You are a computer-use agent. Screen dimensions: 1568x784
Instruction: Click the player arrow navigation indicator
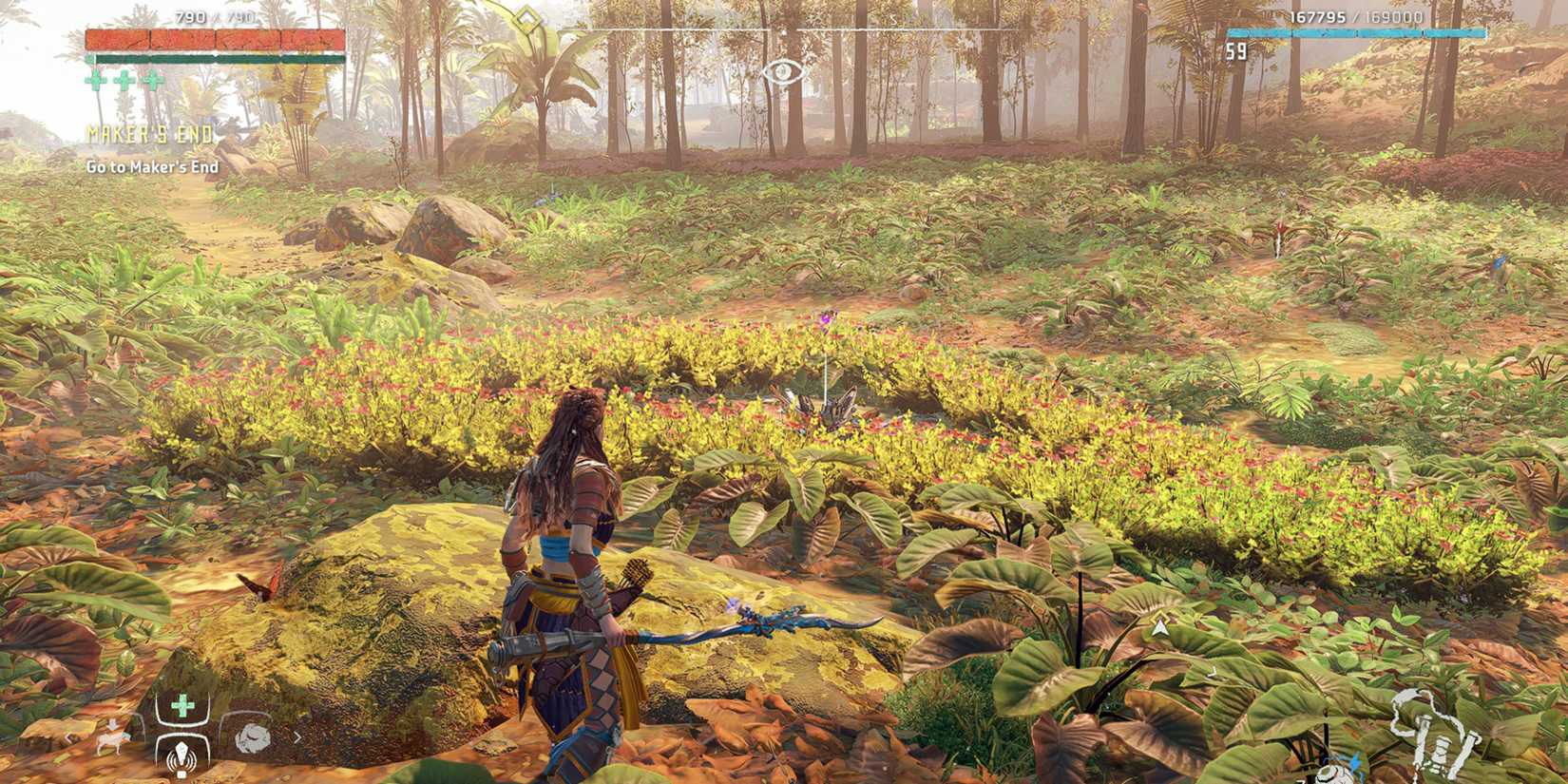pos(1158,627)
